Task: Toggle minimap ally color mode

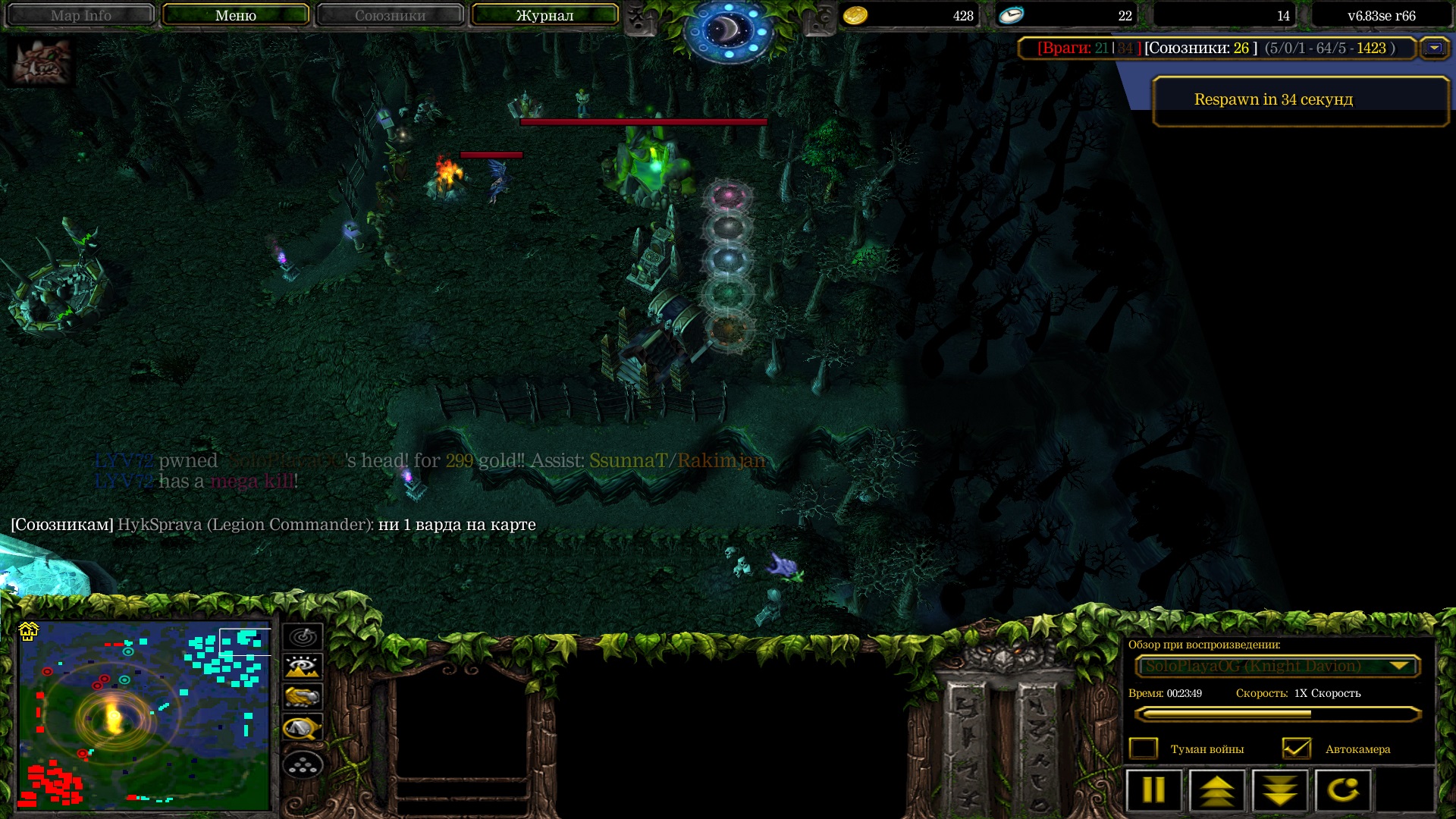Action: pyautogui.click(x=303, y=697)
